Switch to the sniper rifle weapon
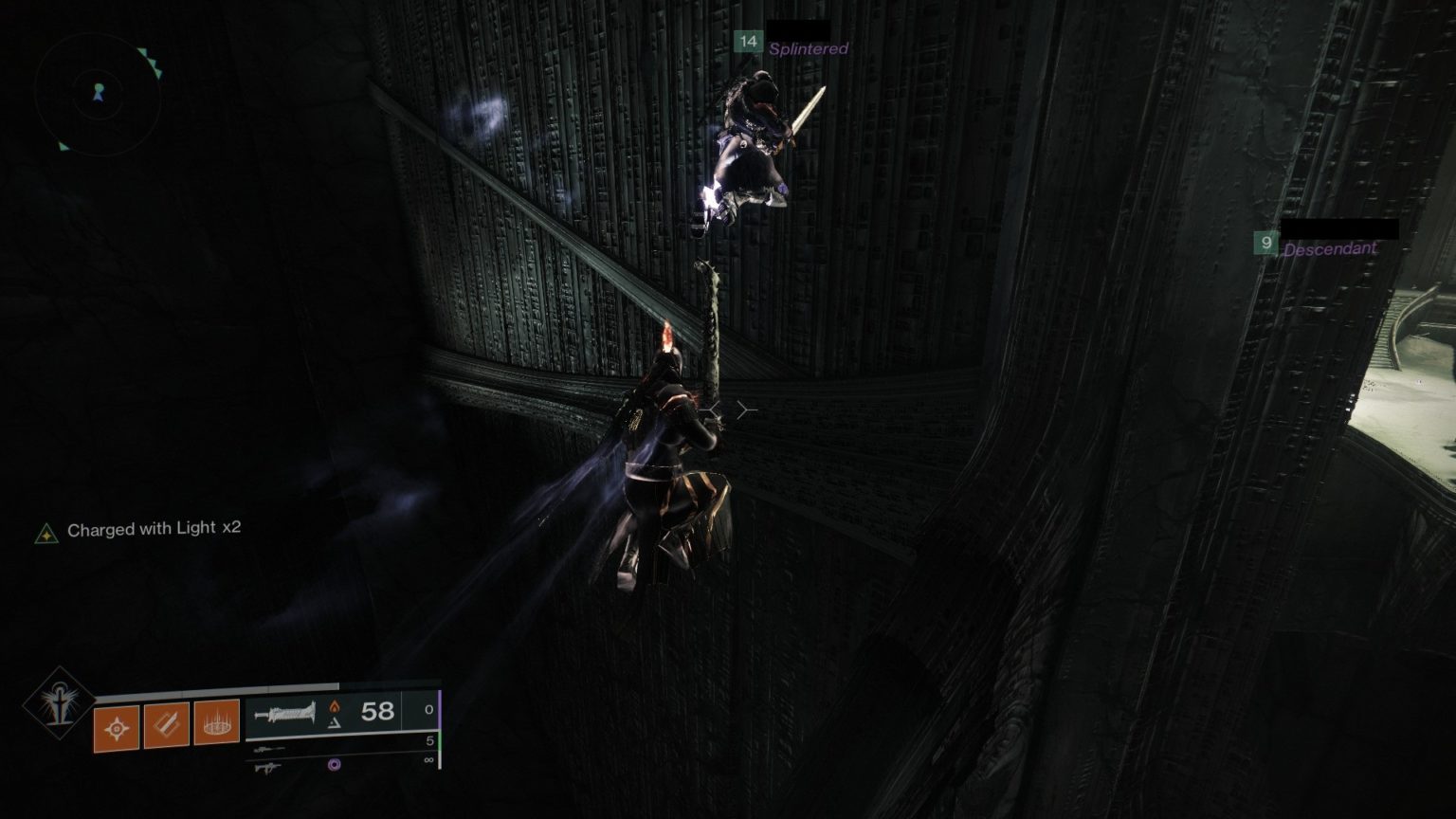 [x=269, y=749]
